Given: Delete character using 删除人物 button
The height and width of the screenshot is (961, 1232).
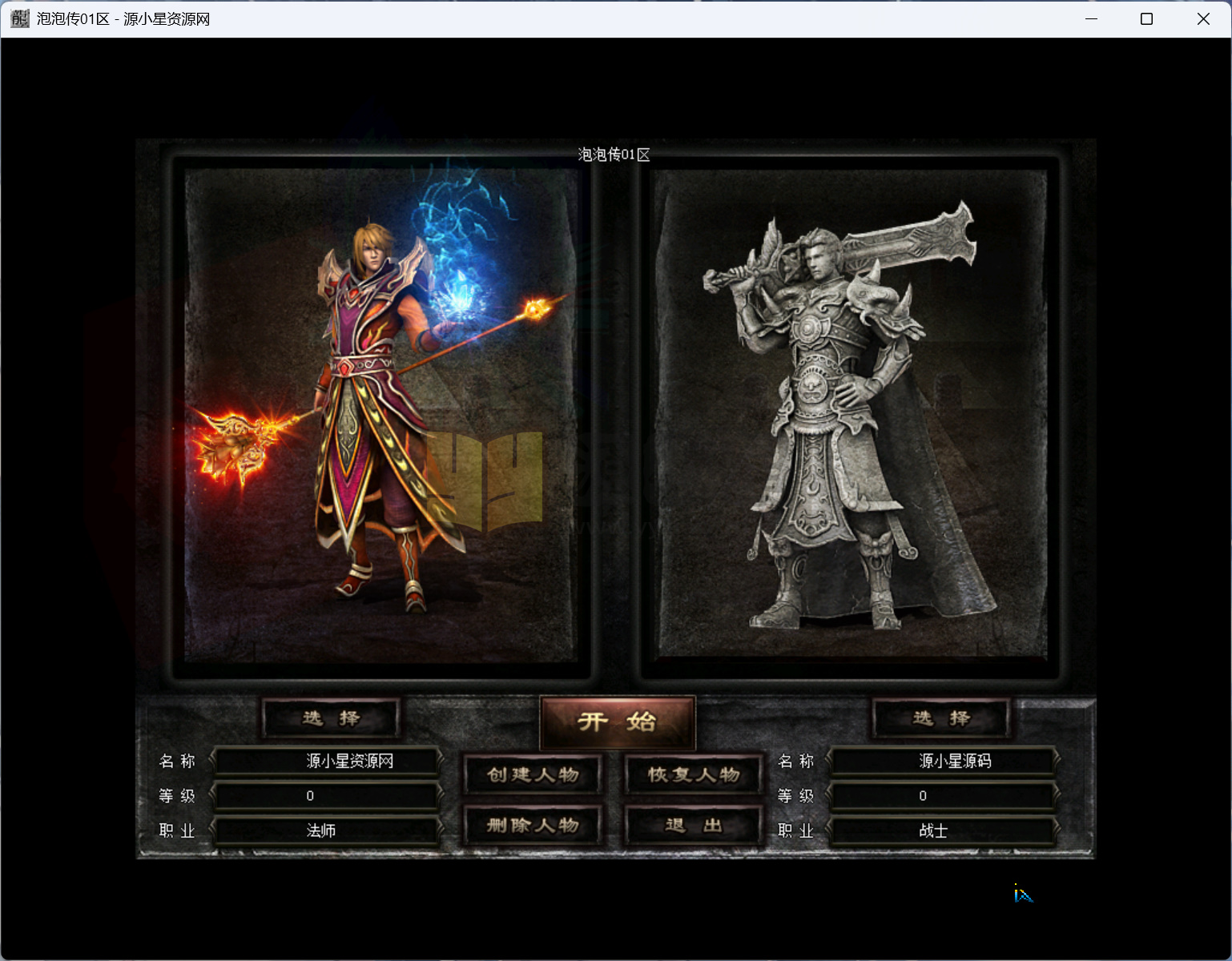Looking at the screenshot, I should [x=533, y=826].
